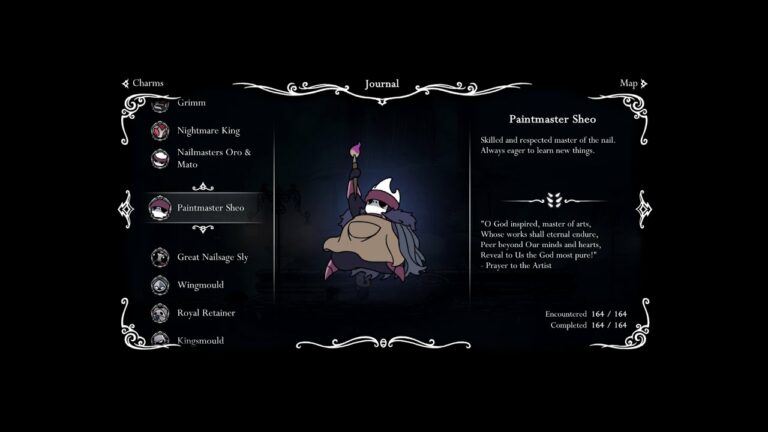Switch to the Charms tab
This screenshot has height=432, width=768.
click(x=143, y=83)
